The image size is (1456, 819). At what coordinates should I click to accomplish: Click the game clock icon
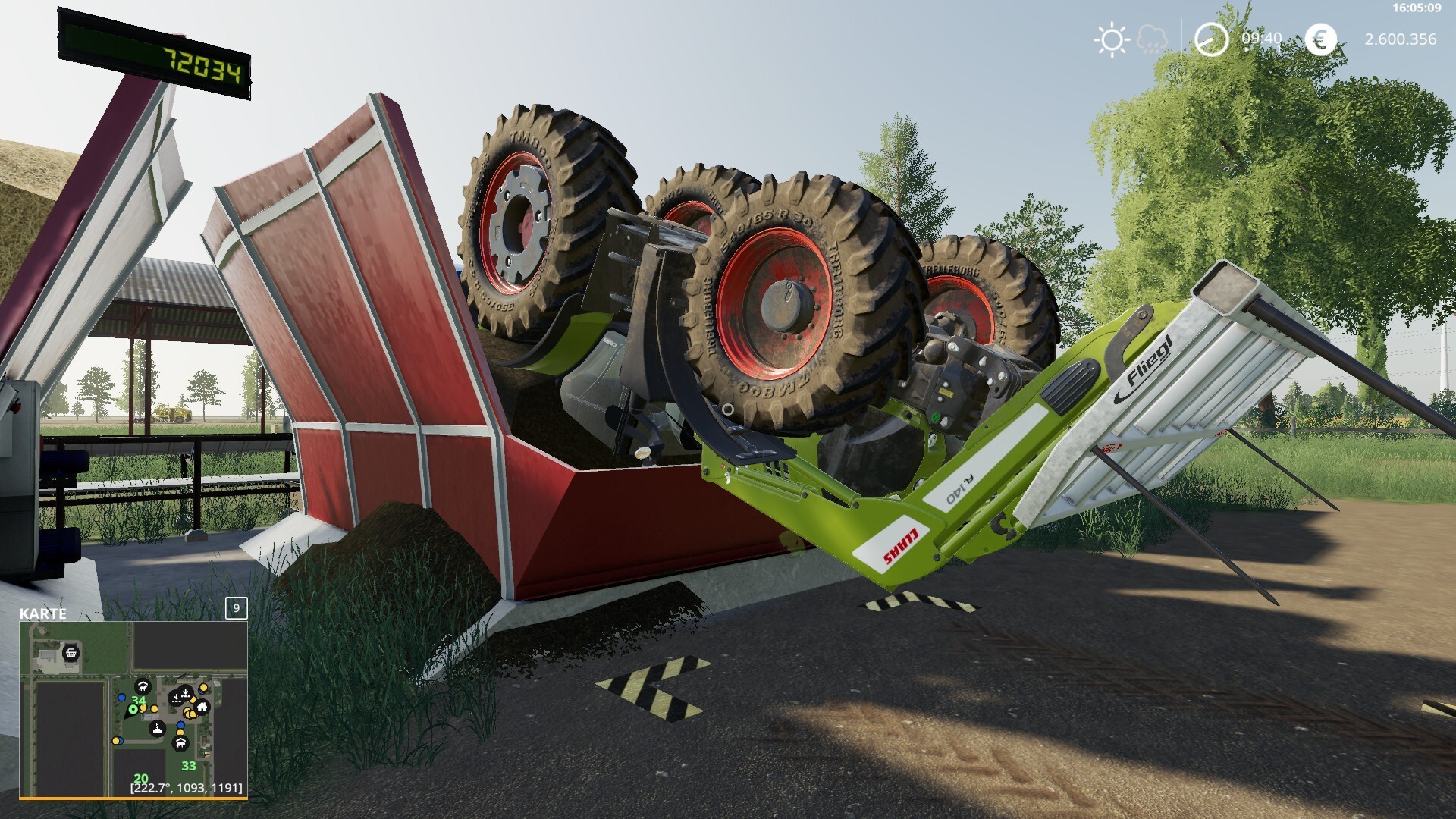[1211, 39]
